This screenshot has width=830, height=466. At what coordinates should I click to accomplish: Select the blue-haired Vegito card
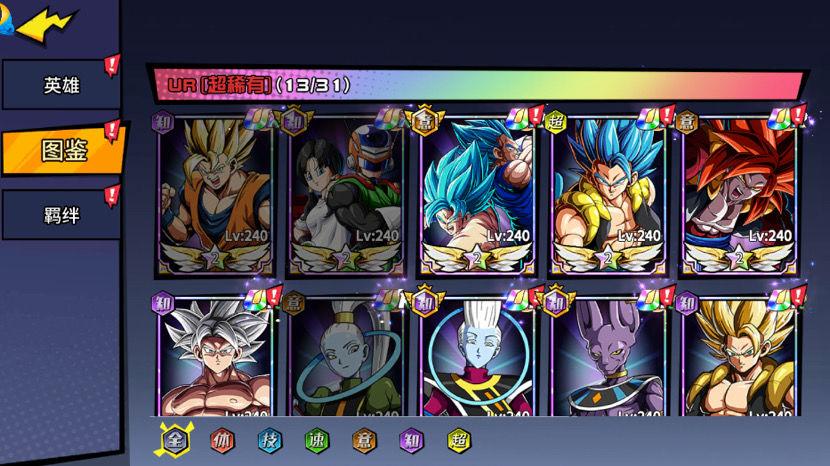tap(478, 195)
